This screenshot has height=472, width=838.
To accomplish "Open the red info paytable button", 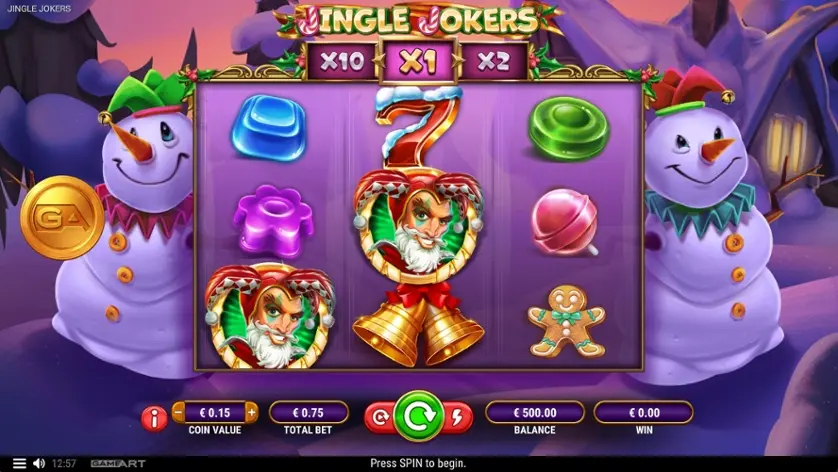I will [x=154, y=418].
